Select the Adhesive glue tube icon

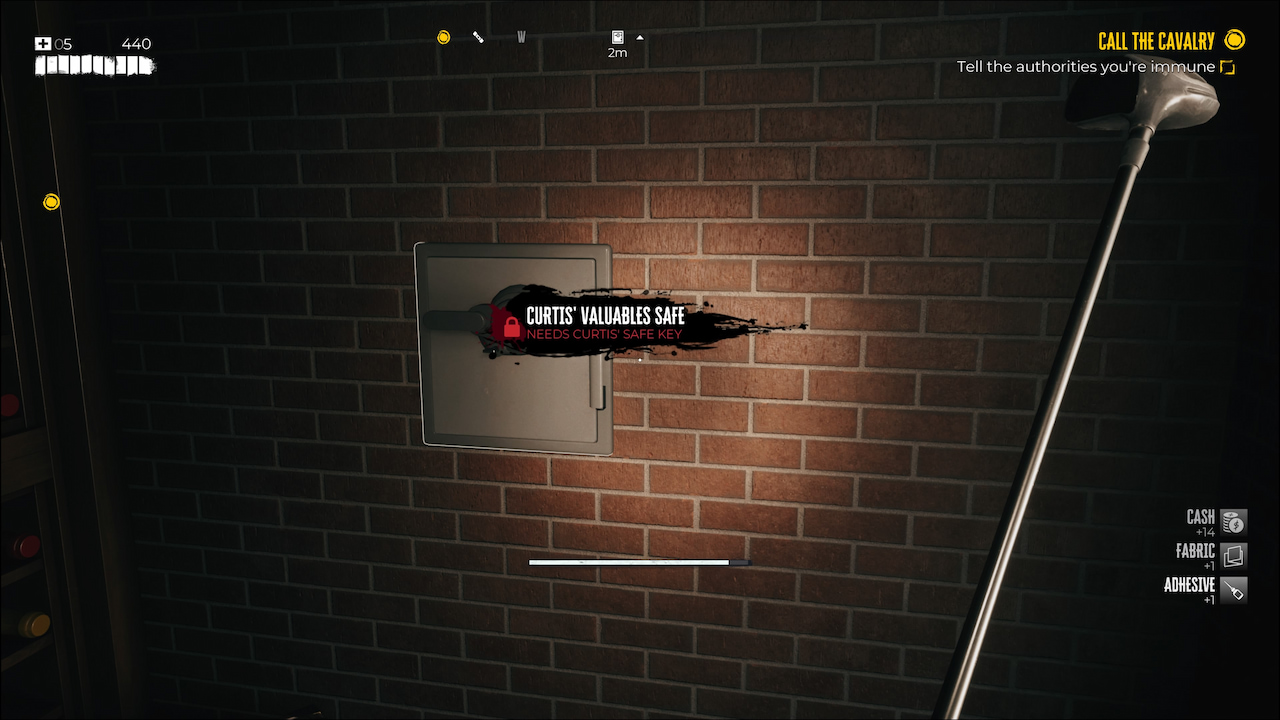[1232, 590]
